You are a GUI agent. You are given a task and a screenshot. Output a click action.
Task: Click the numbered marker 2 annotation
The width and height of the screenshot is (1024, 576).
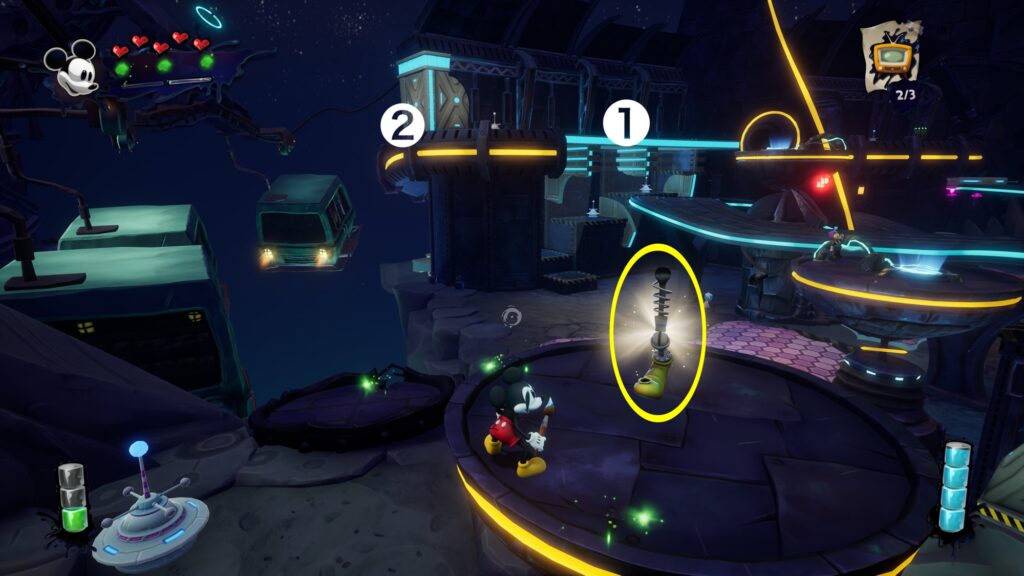pos(399,125)
